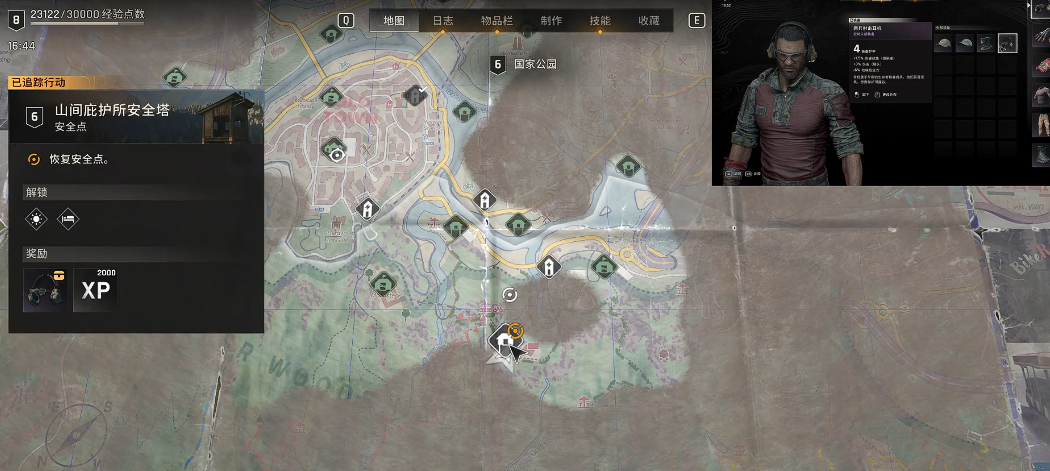Screen dimensions: 1050x471
Task: Show the 收藏 collectibles tab
Action: (648, 21)
